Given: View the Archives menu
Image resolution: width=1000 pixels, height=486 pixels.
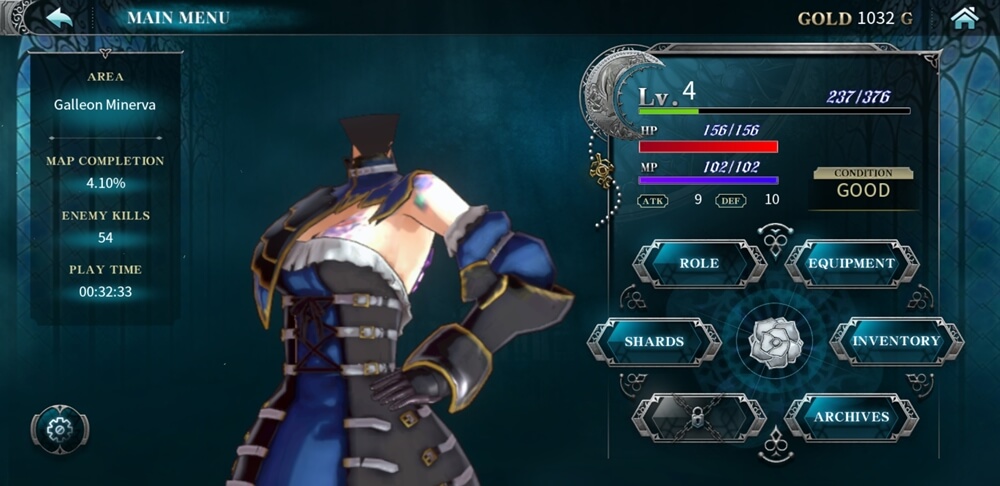Looking at the screenshot, I should click(851, 417).
